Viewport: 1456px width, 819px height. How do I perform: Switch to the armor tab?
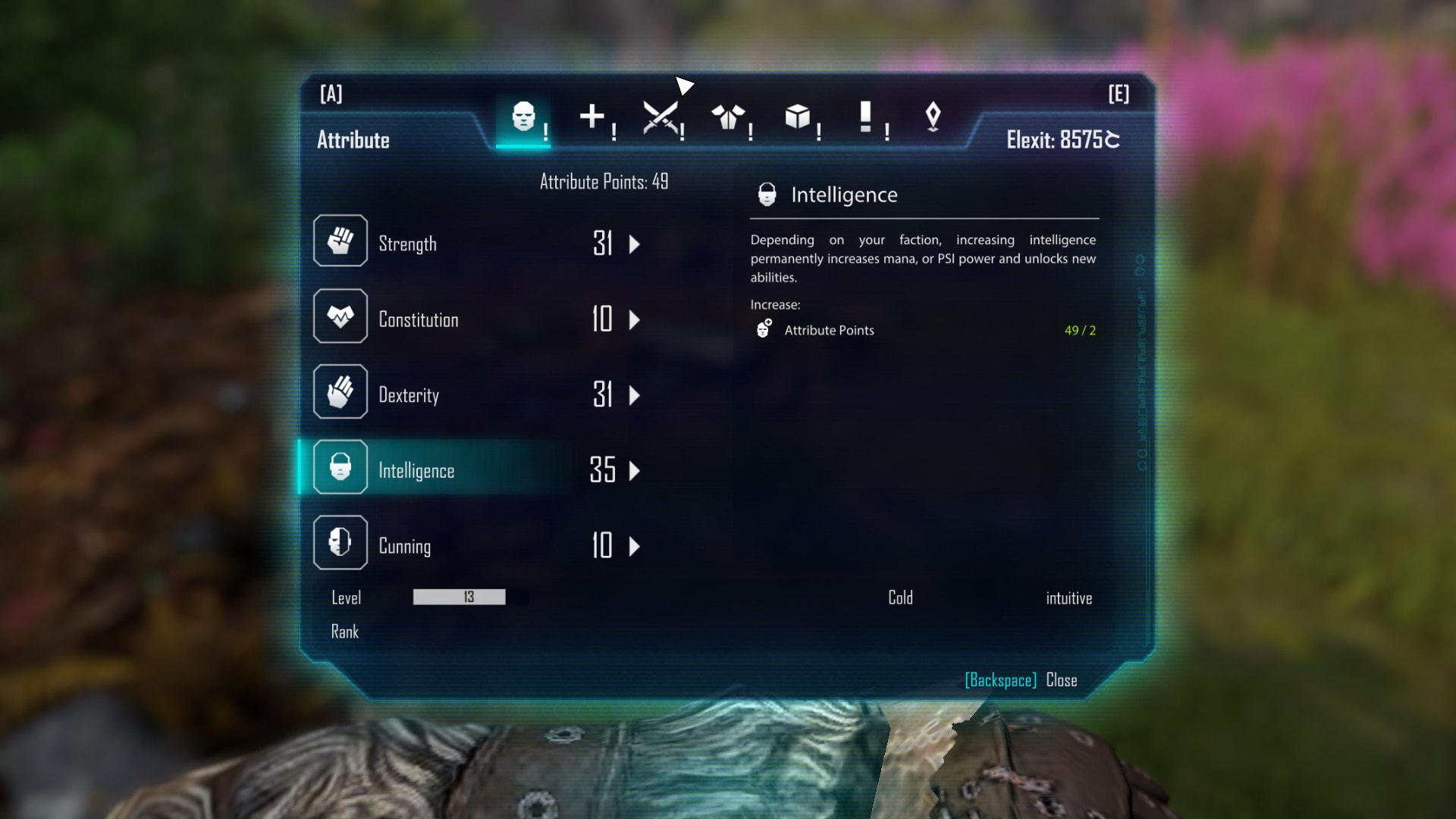728,118
